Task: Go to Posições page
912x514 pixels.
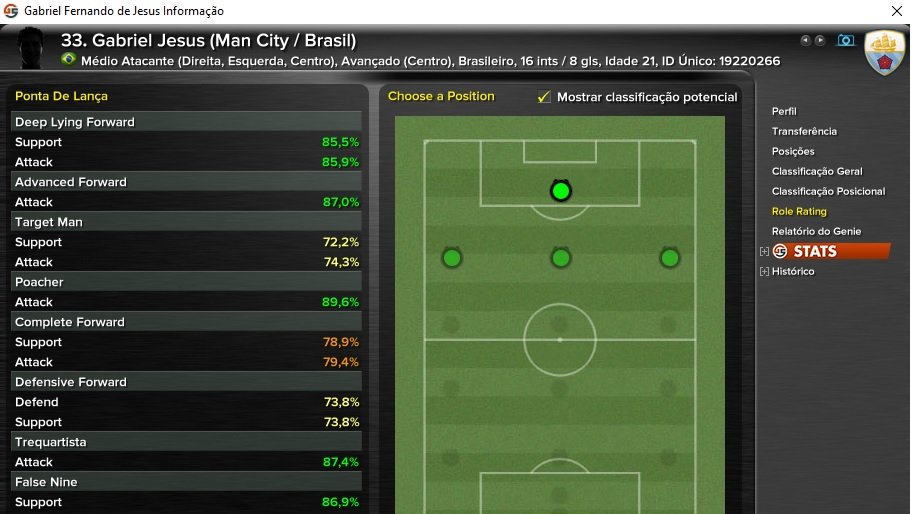Action: point(793,151)
